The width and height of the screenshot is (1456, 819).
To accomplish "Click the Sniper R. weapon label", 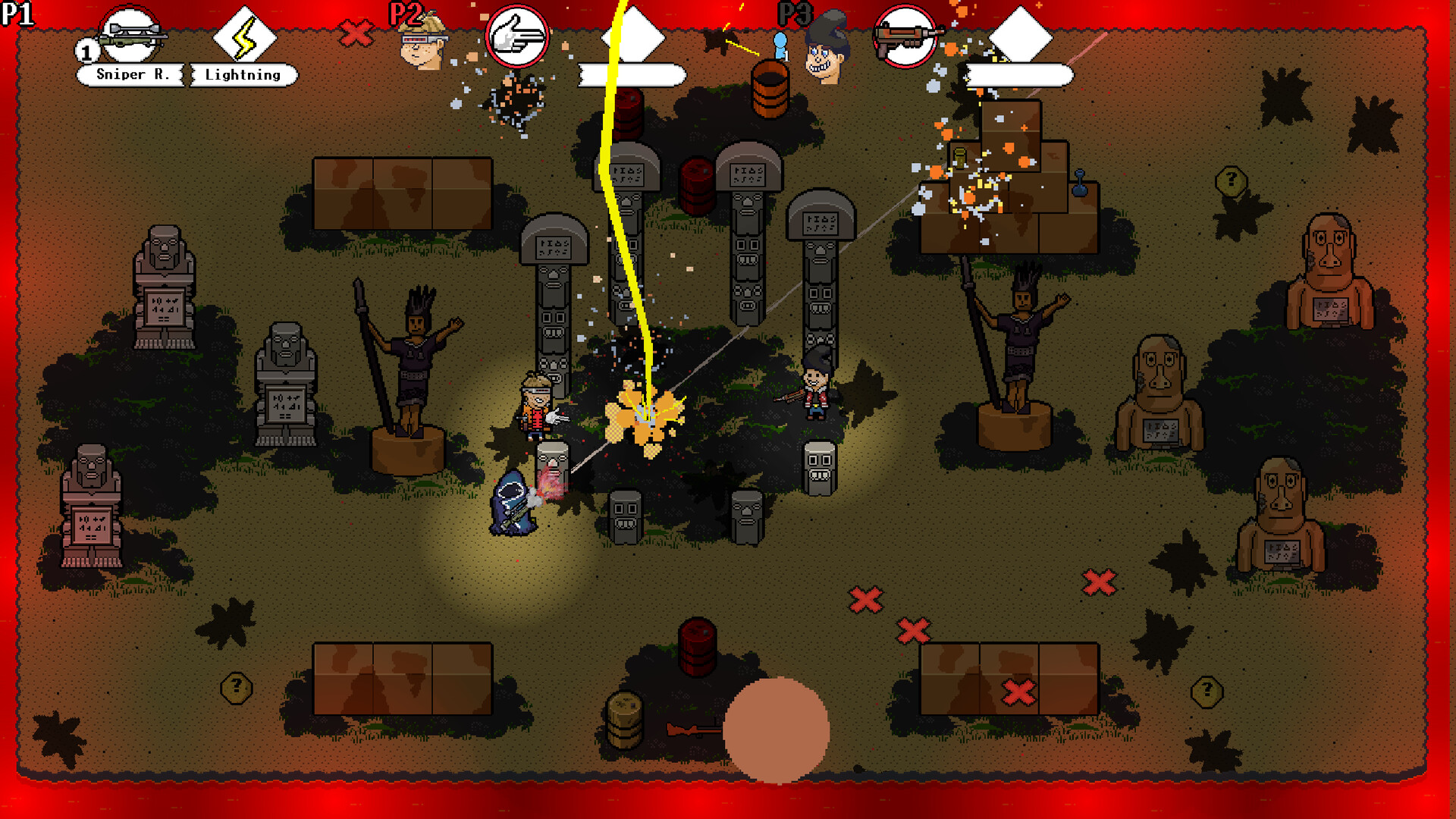I will (131, 74).
